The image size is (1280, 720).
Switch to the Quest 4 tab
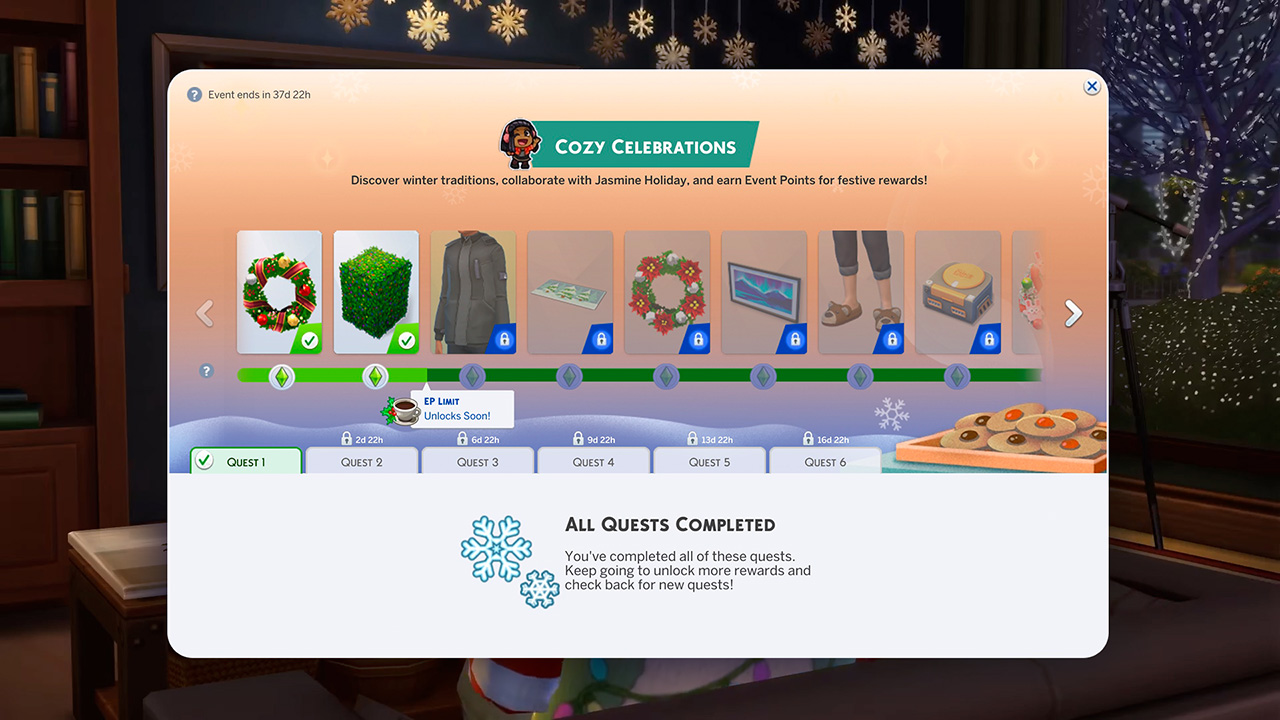tap(594, 462)
